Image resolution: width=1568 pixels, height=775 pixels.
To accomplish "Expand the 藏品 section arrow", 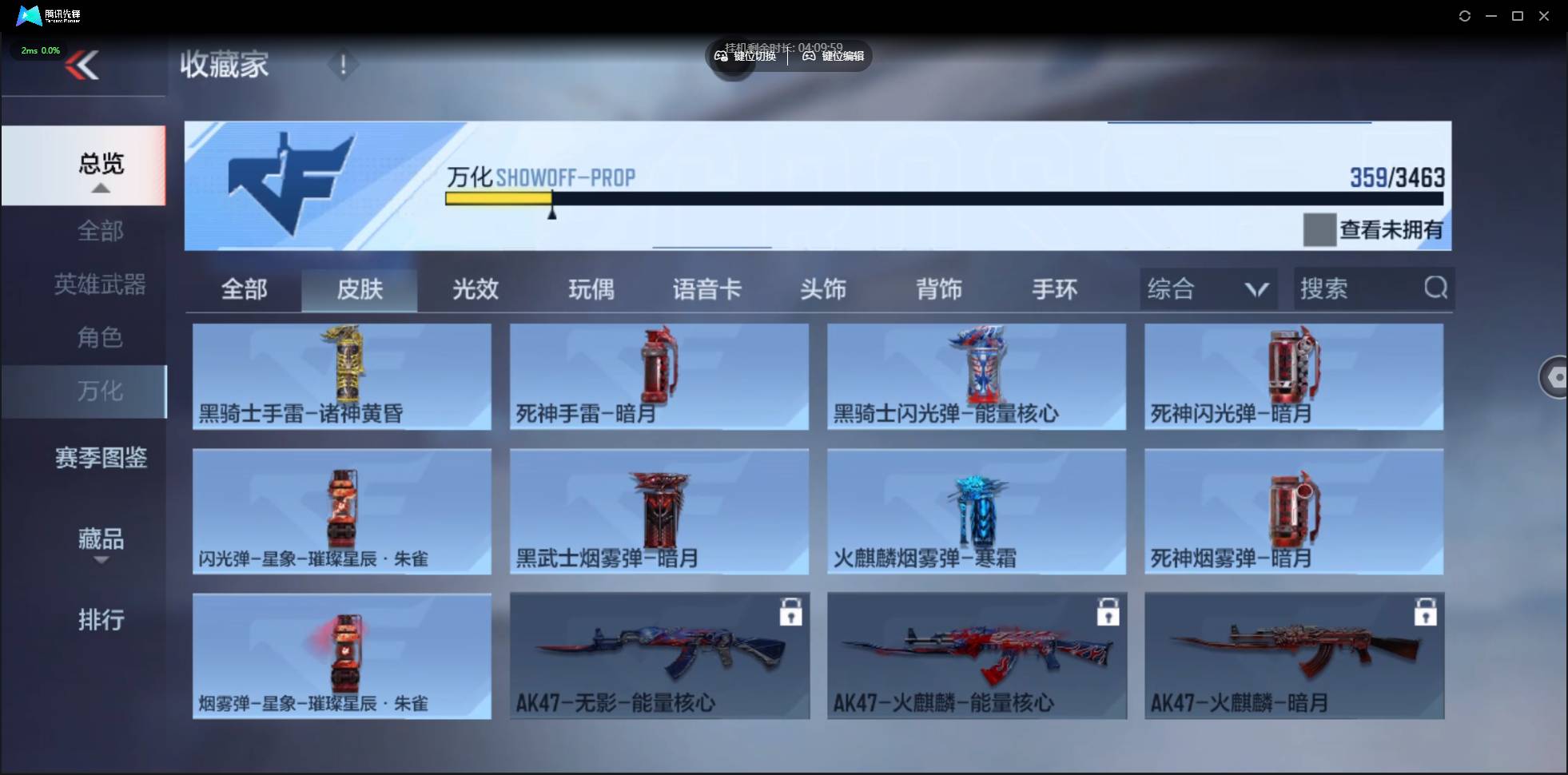I will 101,562.
